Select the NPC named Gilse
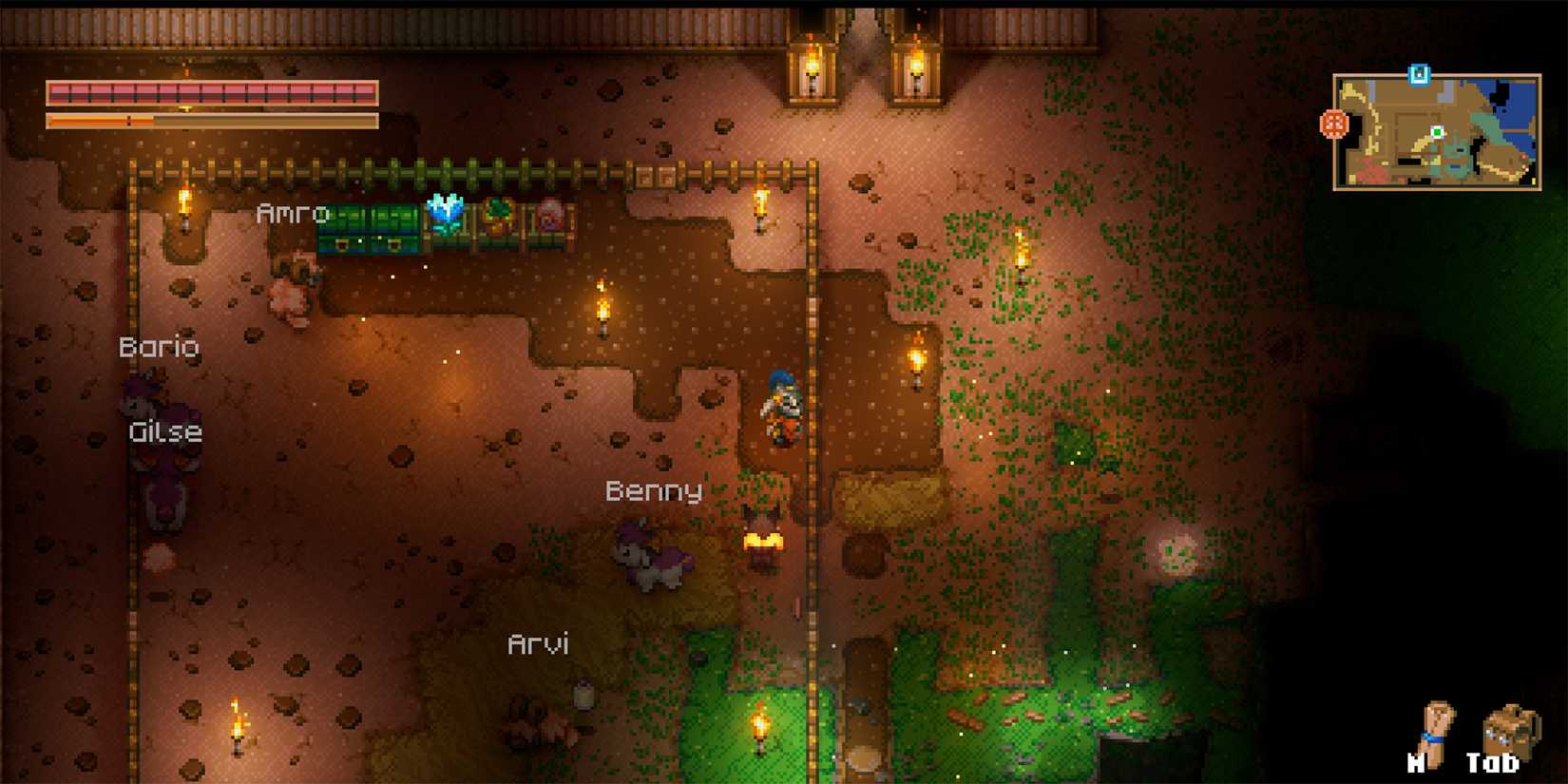Image resolution: width=1568 pixels, height=784 pixels. click(x=164, y=432)
